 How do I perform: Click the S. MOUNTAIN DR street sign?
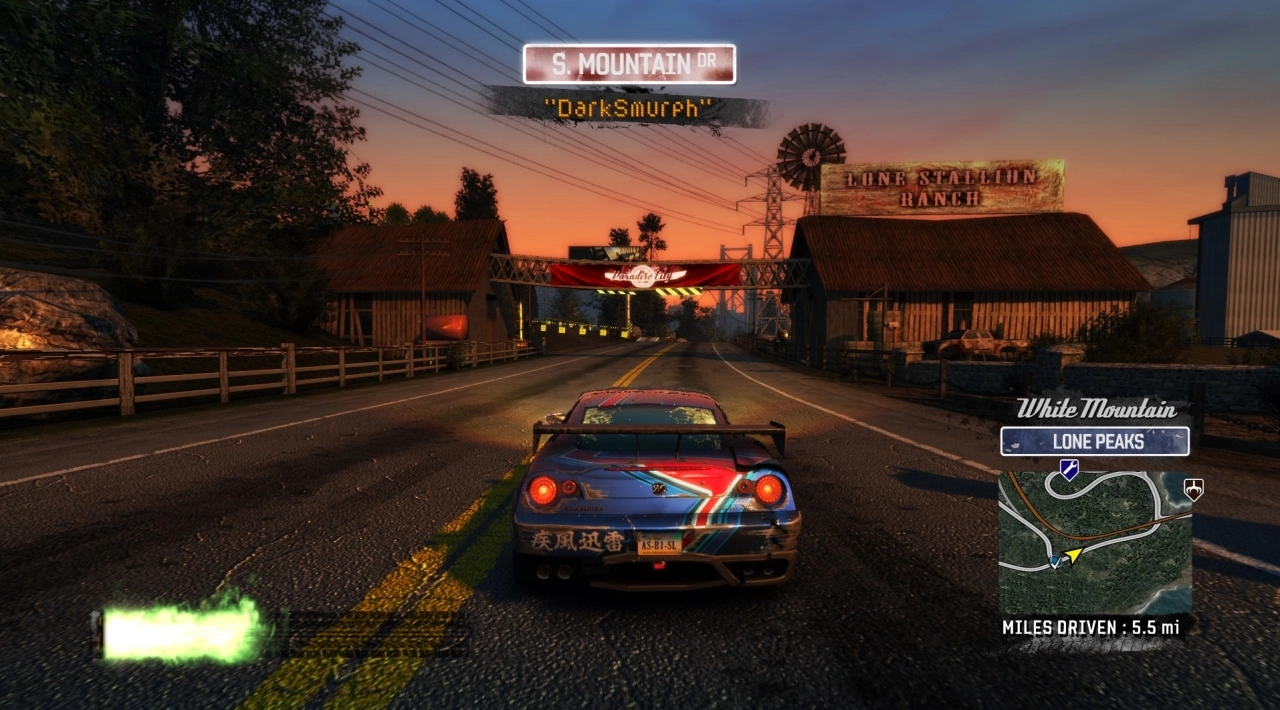629,64
